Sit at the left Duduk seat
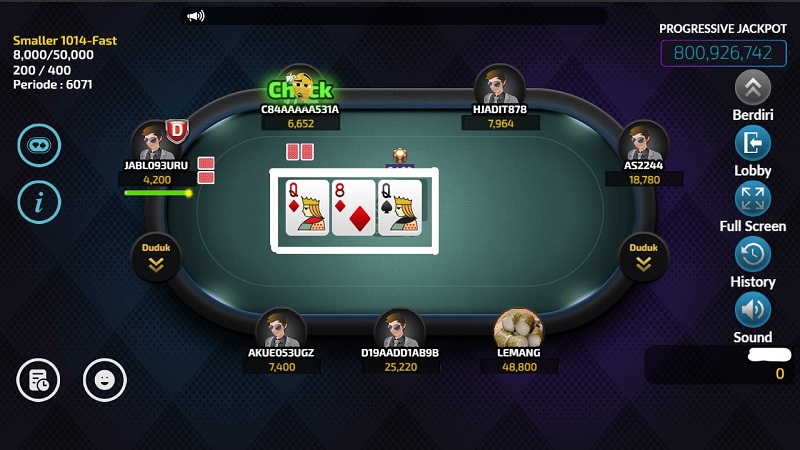The width and height of the screenshot is (800, 450). point(157,257)
